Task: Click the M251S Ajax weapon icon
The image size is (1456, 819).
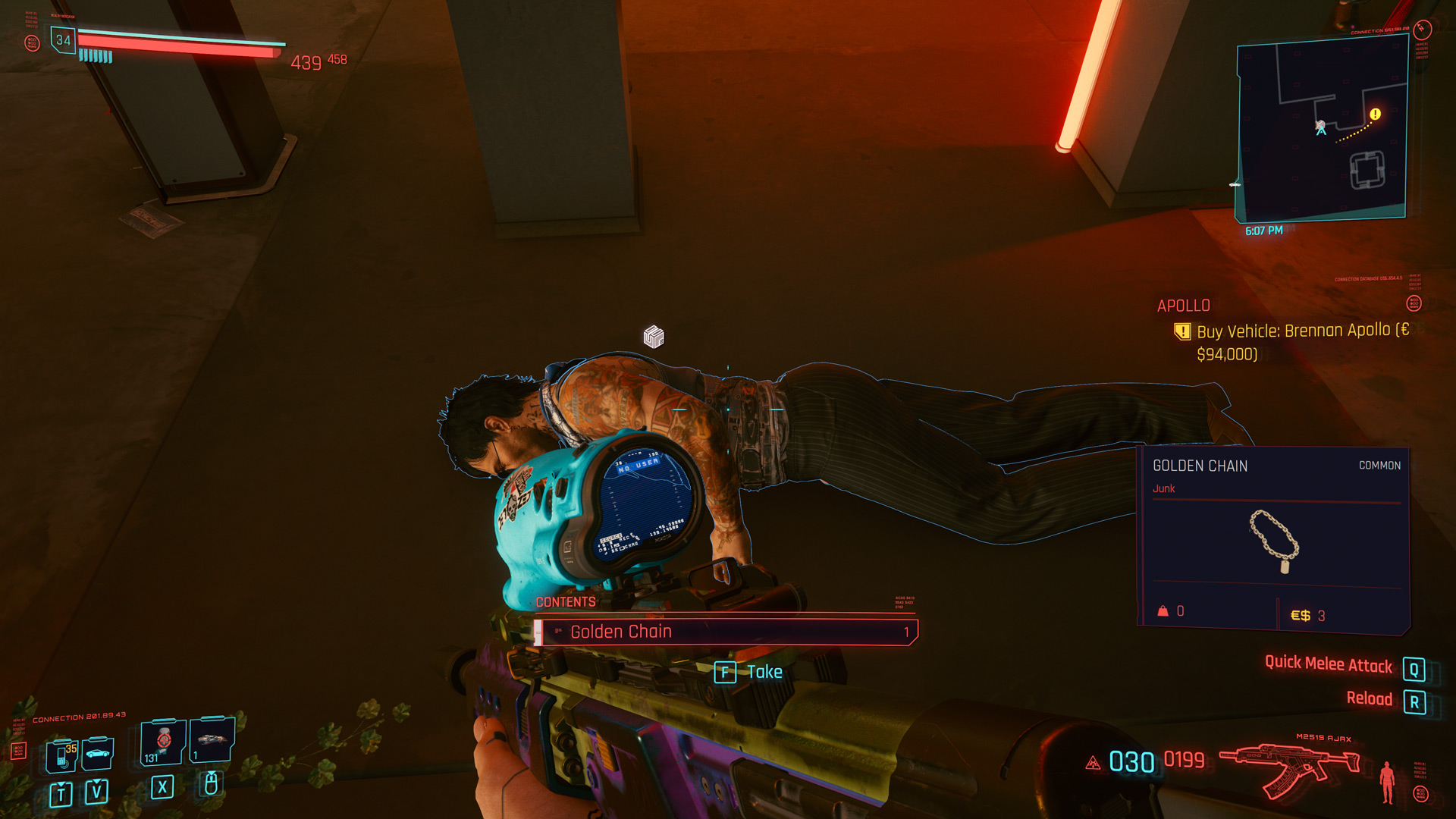Action: 1289,767
